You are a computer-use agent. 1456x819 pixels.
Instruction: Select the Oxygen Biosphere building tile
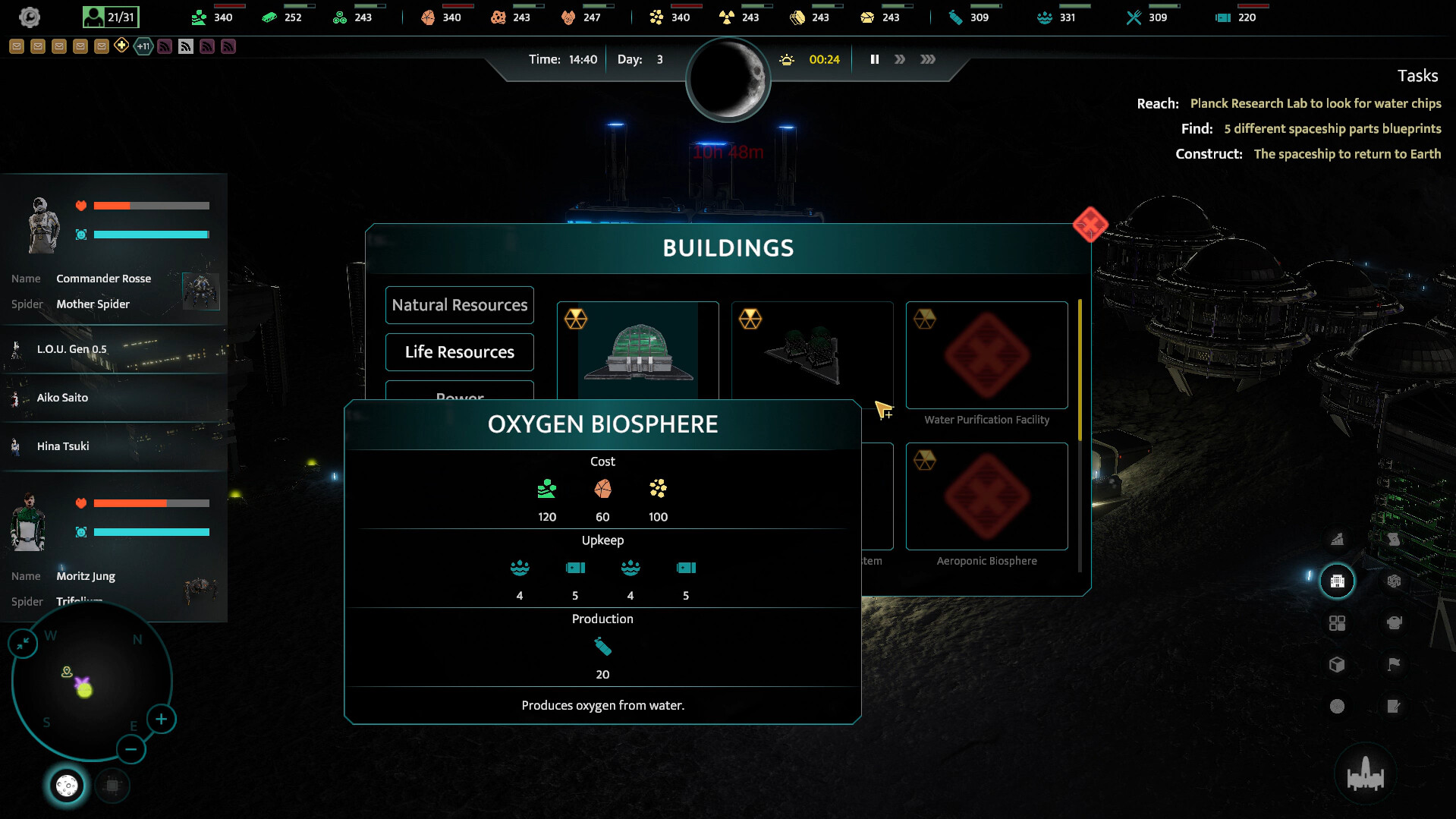point(637,351)
